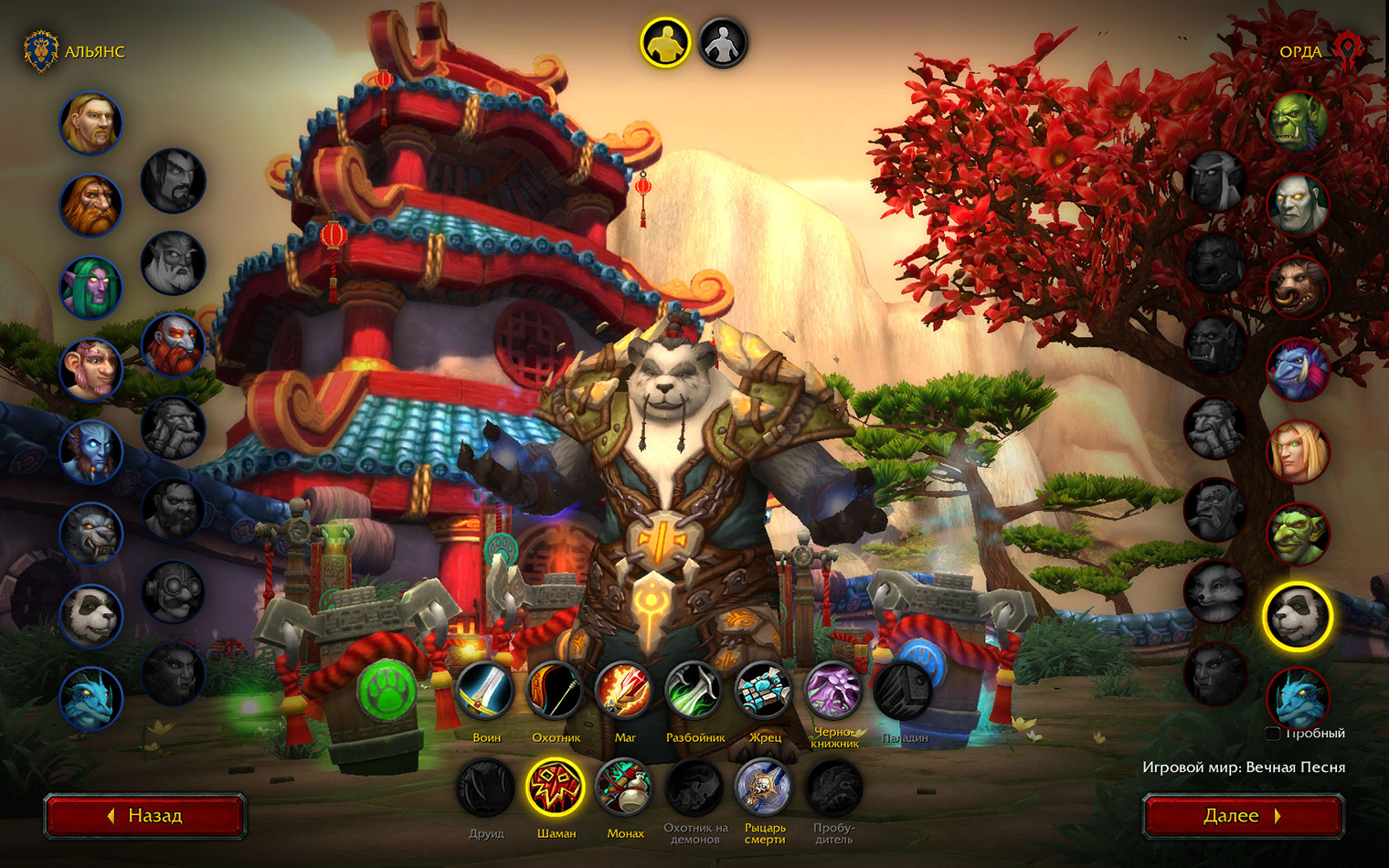Choose the Жрец class
The height and width of the screenshot is (868, 1389).
[764, 691]
